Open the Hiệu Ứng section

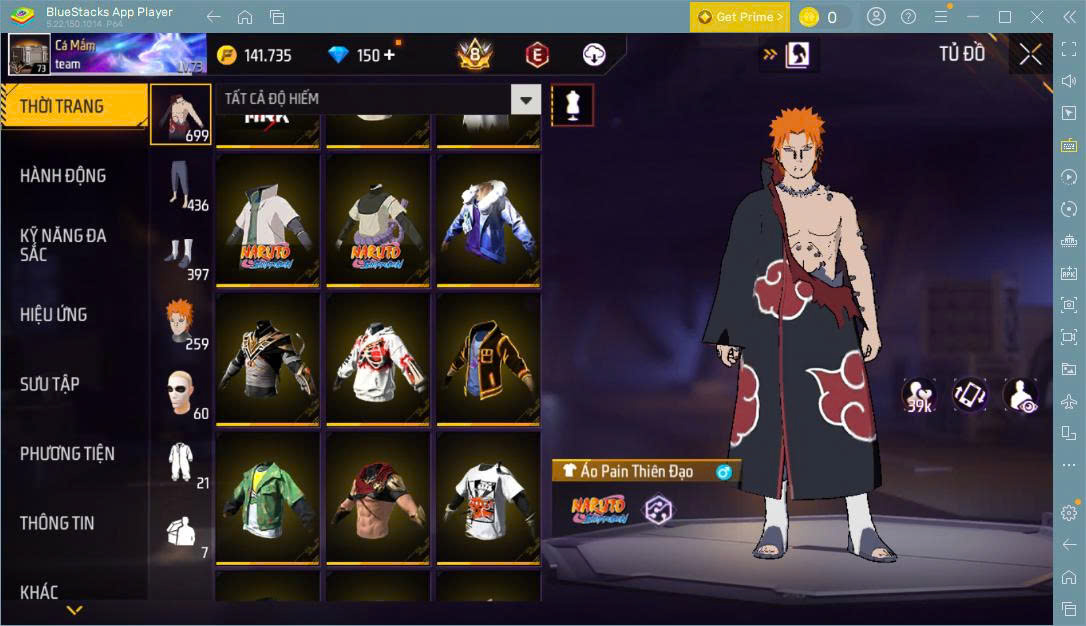tap(54, 315)
